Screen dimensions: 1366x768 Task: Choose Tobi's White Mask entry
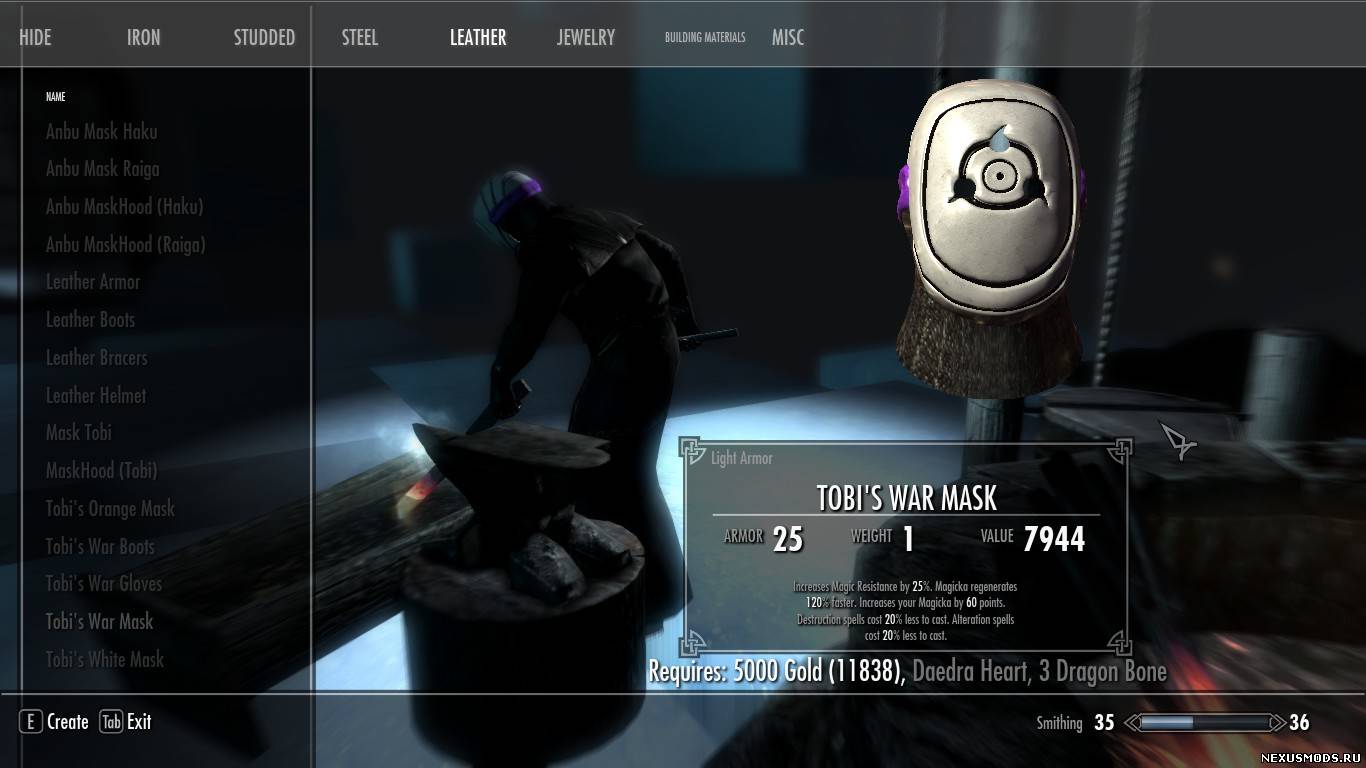(x=105, y=660)
